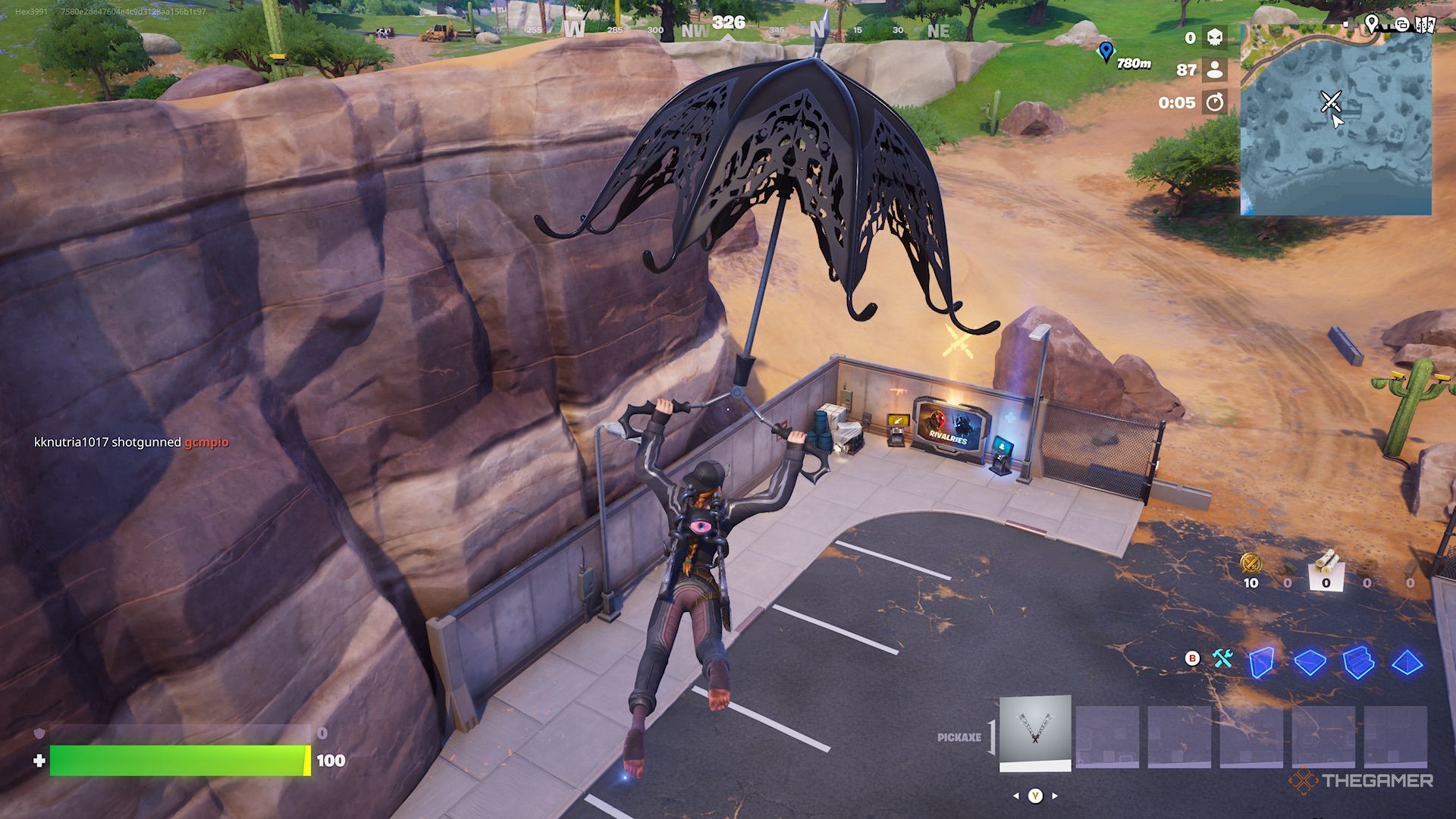Click the crossed swords marker on the minimap
The width and height of the screenshot is (1456, 819).
click(x=1330, y=101)
